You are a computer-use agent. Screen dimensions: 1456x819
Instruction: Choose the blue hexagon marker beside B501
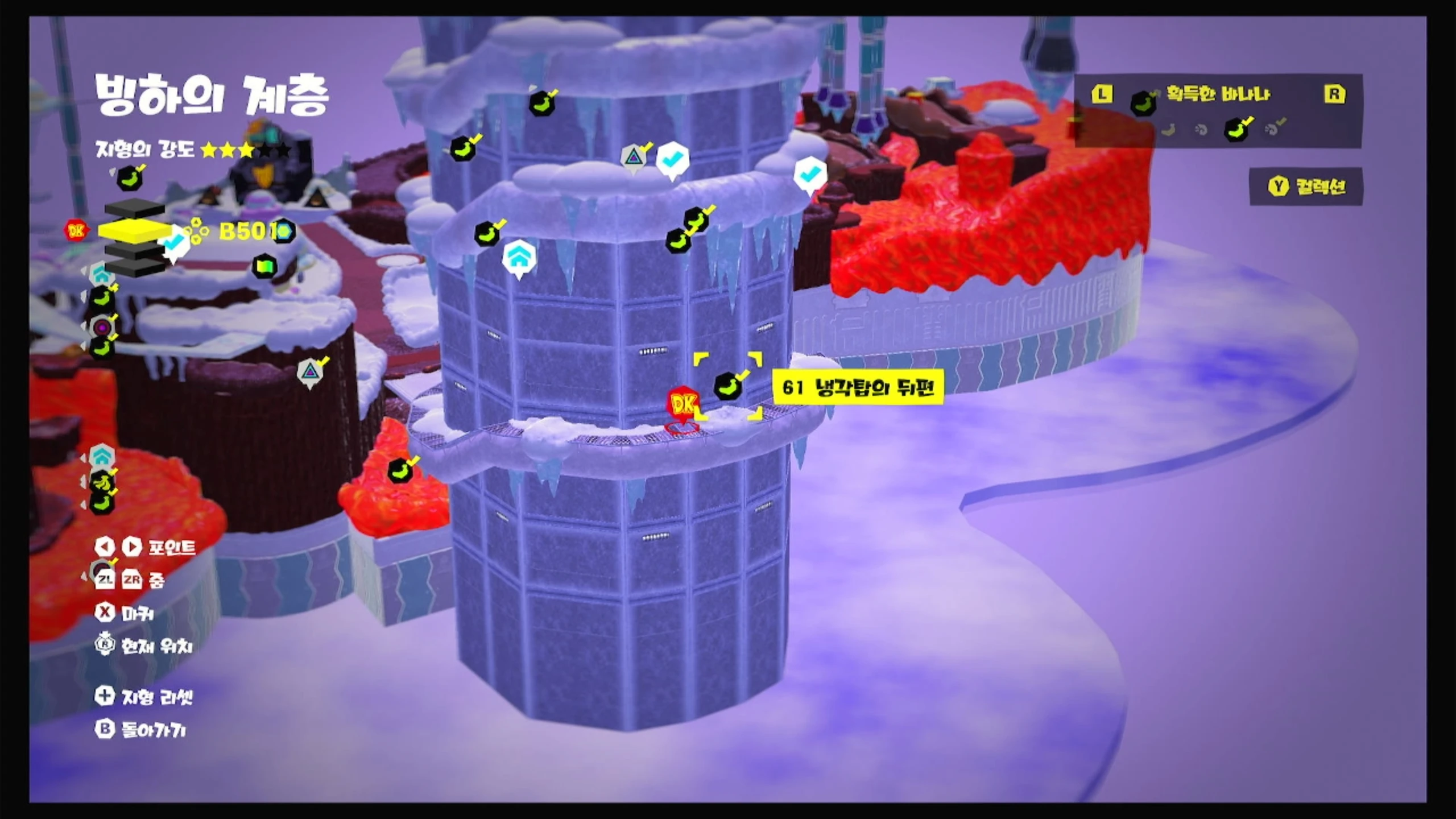(x=284, y=231)
